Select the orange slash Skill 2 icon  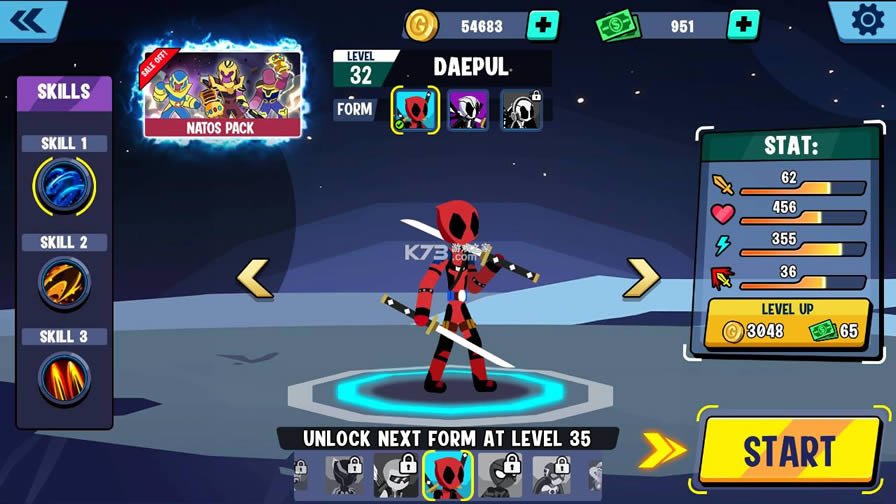pyautogui.click(x=65, y=283)
